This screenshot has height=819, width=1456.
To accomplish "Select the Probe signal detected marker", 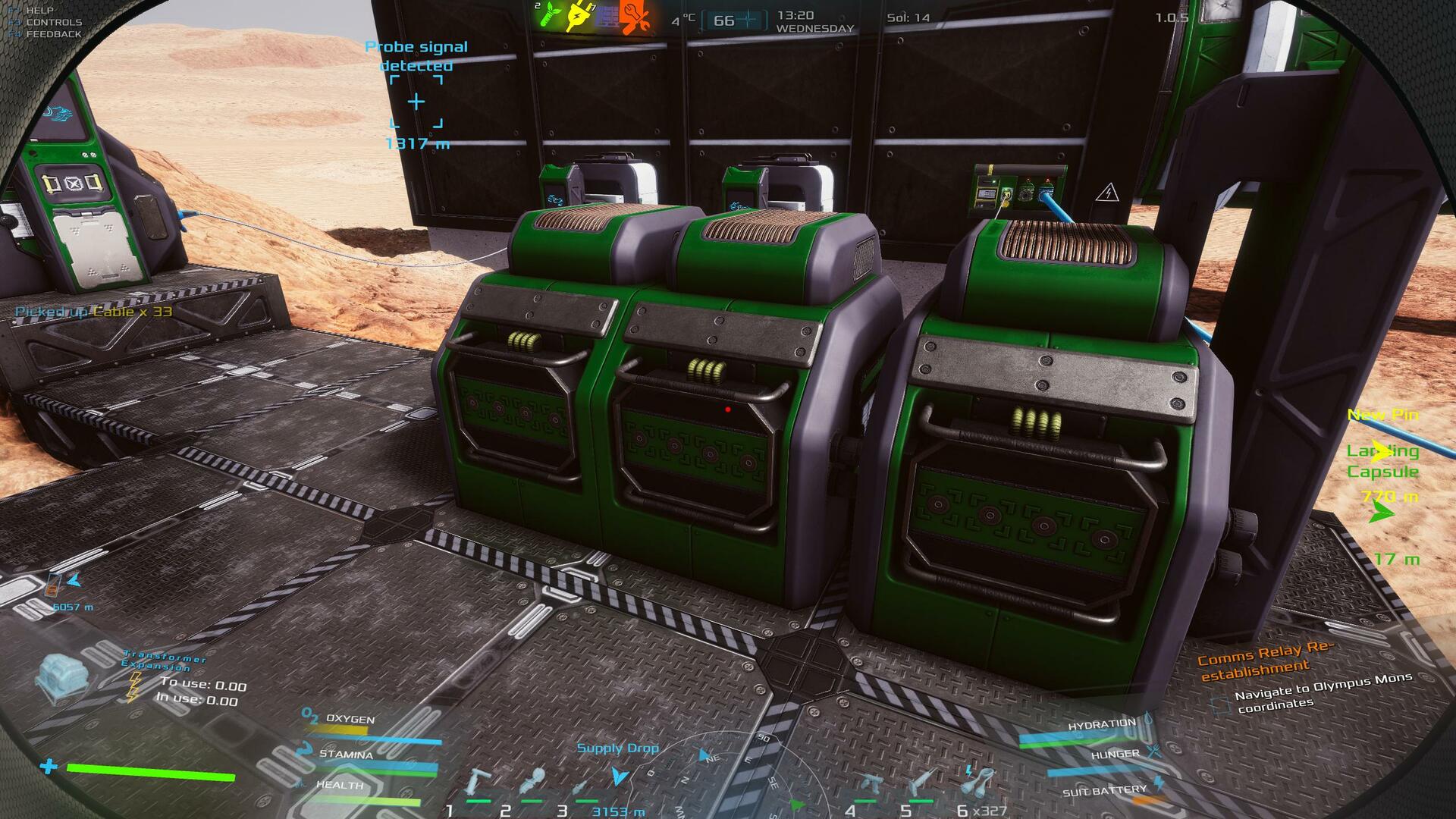I will [x=416, y=102].
